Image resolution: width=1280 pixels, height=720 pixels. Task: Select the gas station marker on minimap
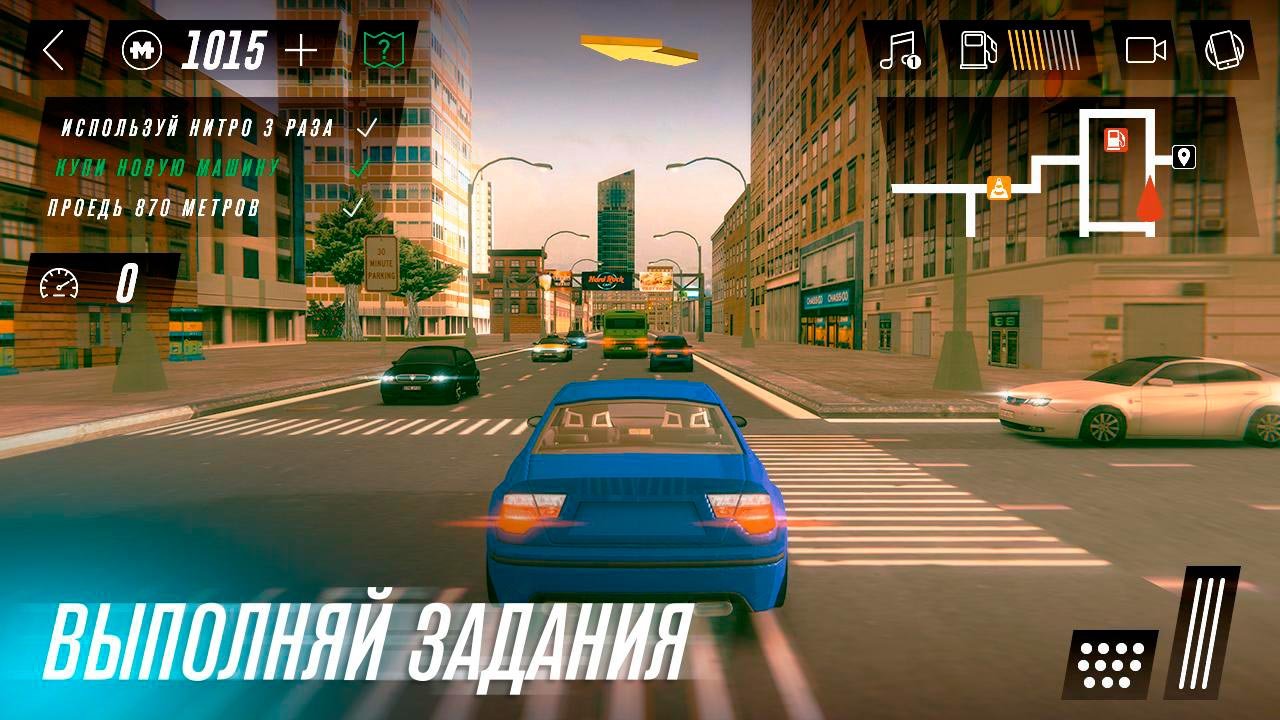[1115, 140]
